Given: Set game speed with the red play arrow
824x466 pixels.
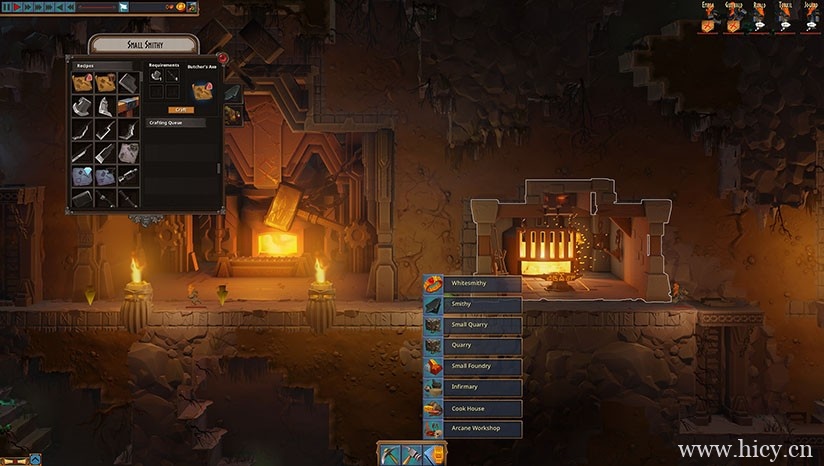Looking at the screenshot, I should tap(18, 7).
